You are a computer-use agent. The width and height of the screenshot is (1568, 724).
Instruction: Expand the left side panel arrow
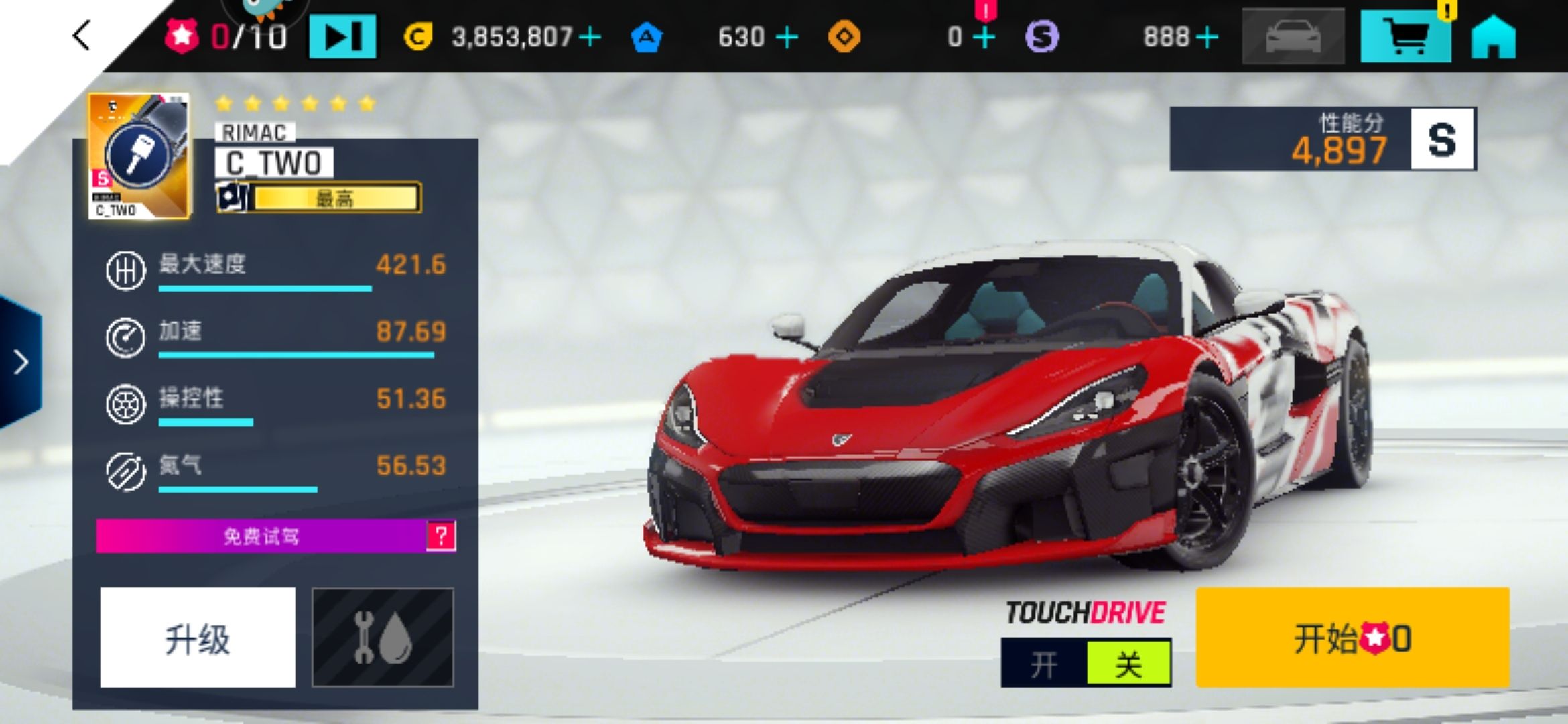(x=21, y=362)
